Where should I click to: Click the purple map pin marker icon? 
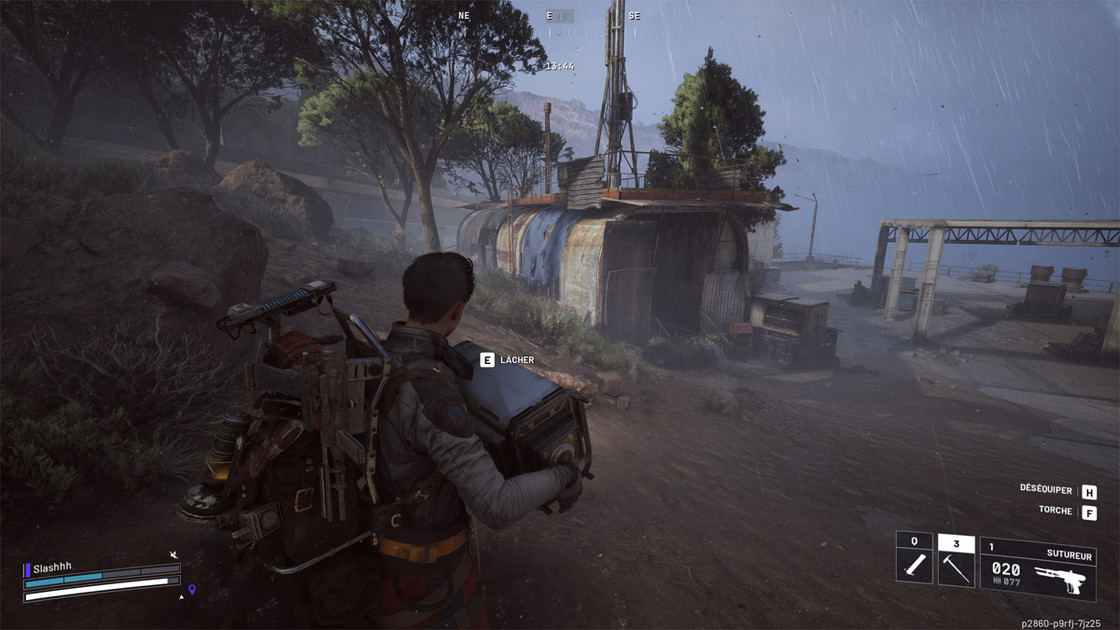click(192, 589)
